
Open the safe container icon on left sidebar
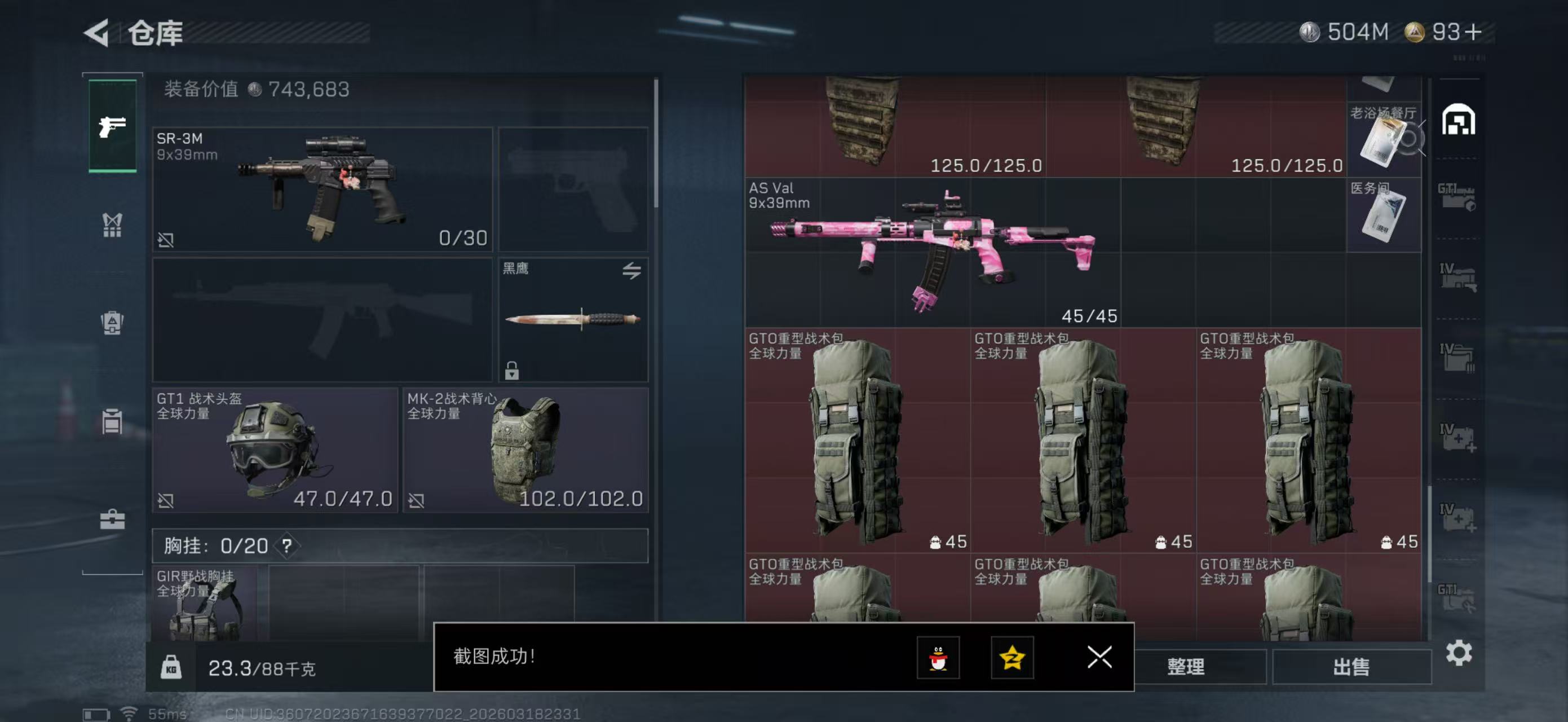[x=112, y=421]
